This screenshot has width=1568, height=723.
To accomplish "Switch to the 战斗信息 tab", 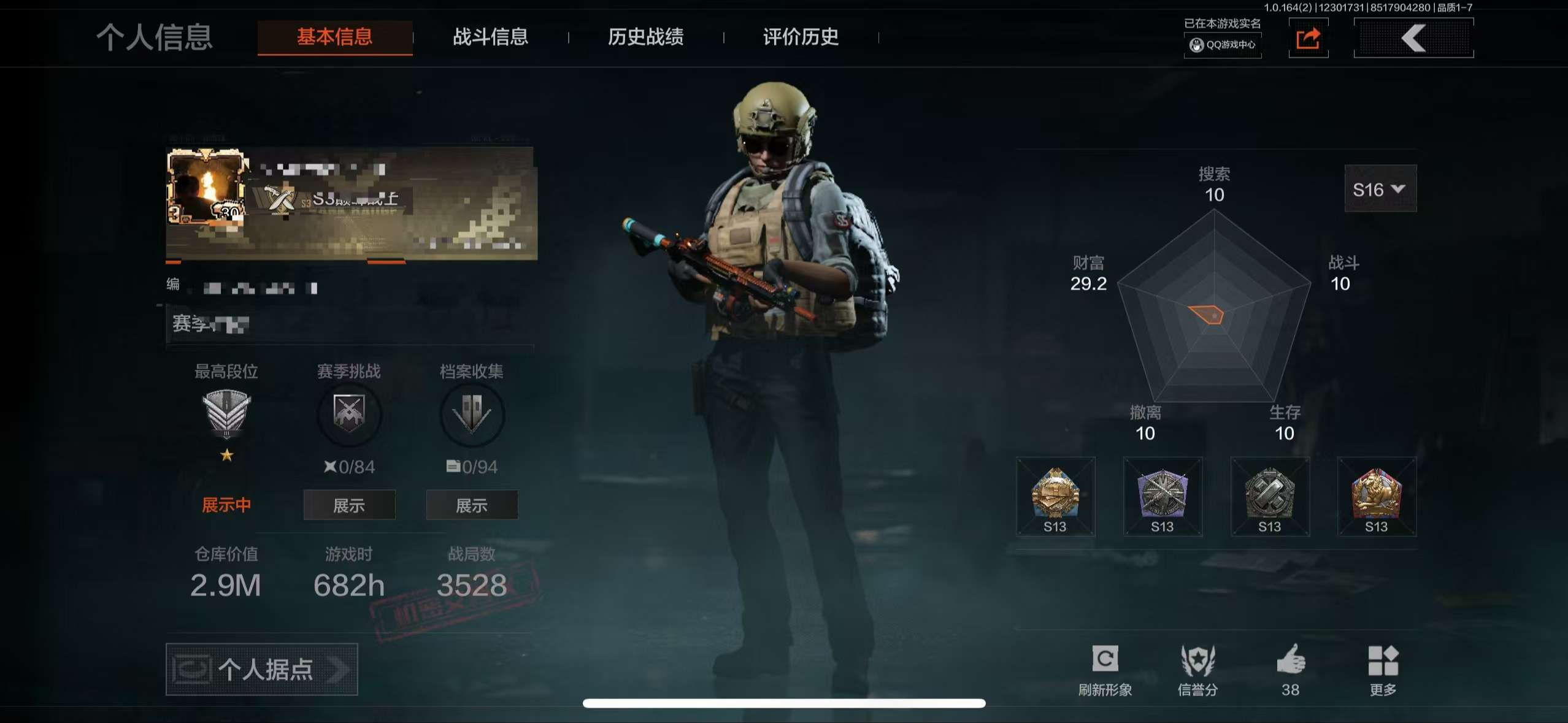I will [491, 37].
